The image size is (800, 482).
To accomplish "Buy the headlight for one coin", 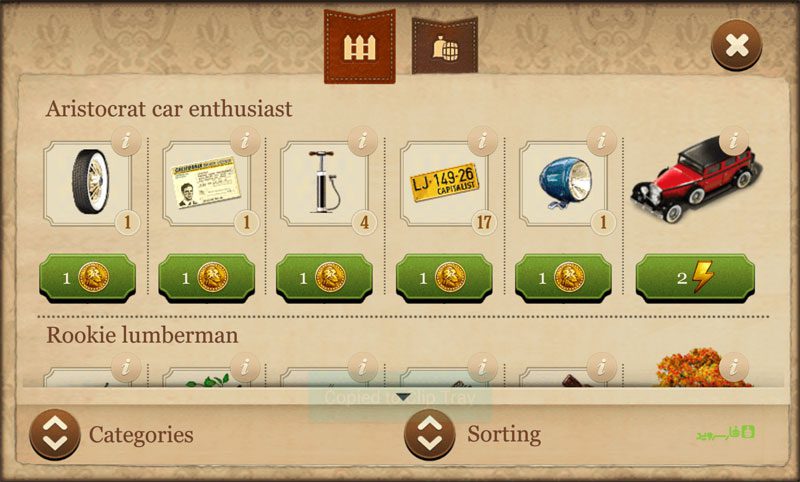I will click(563, 277).
